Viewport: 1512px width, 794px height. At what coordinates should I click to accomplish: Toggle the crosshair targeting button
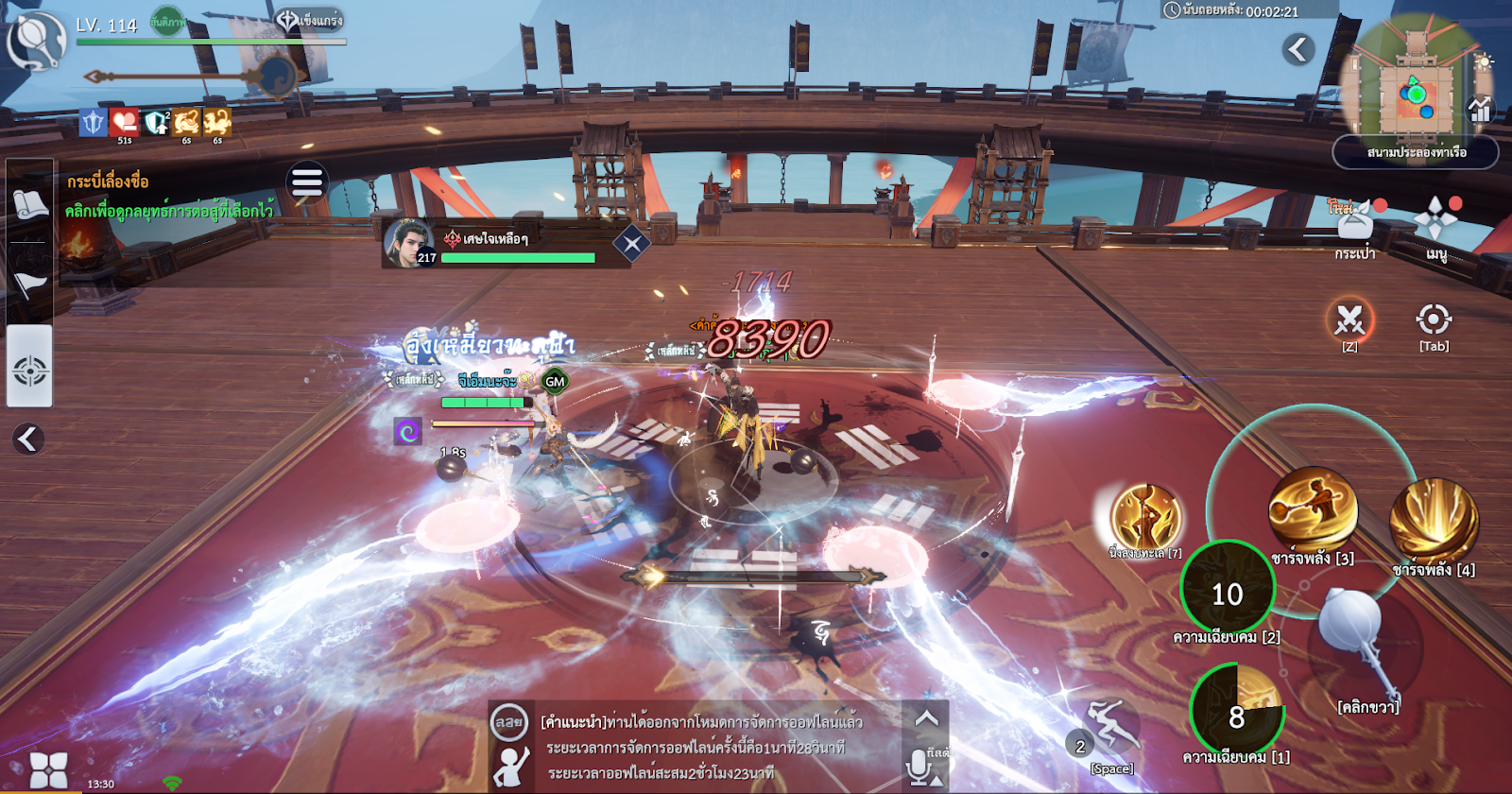point(29,370)
